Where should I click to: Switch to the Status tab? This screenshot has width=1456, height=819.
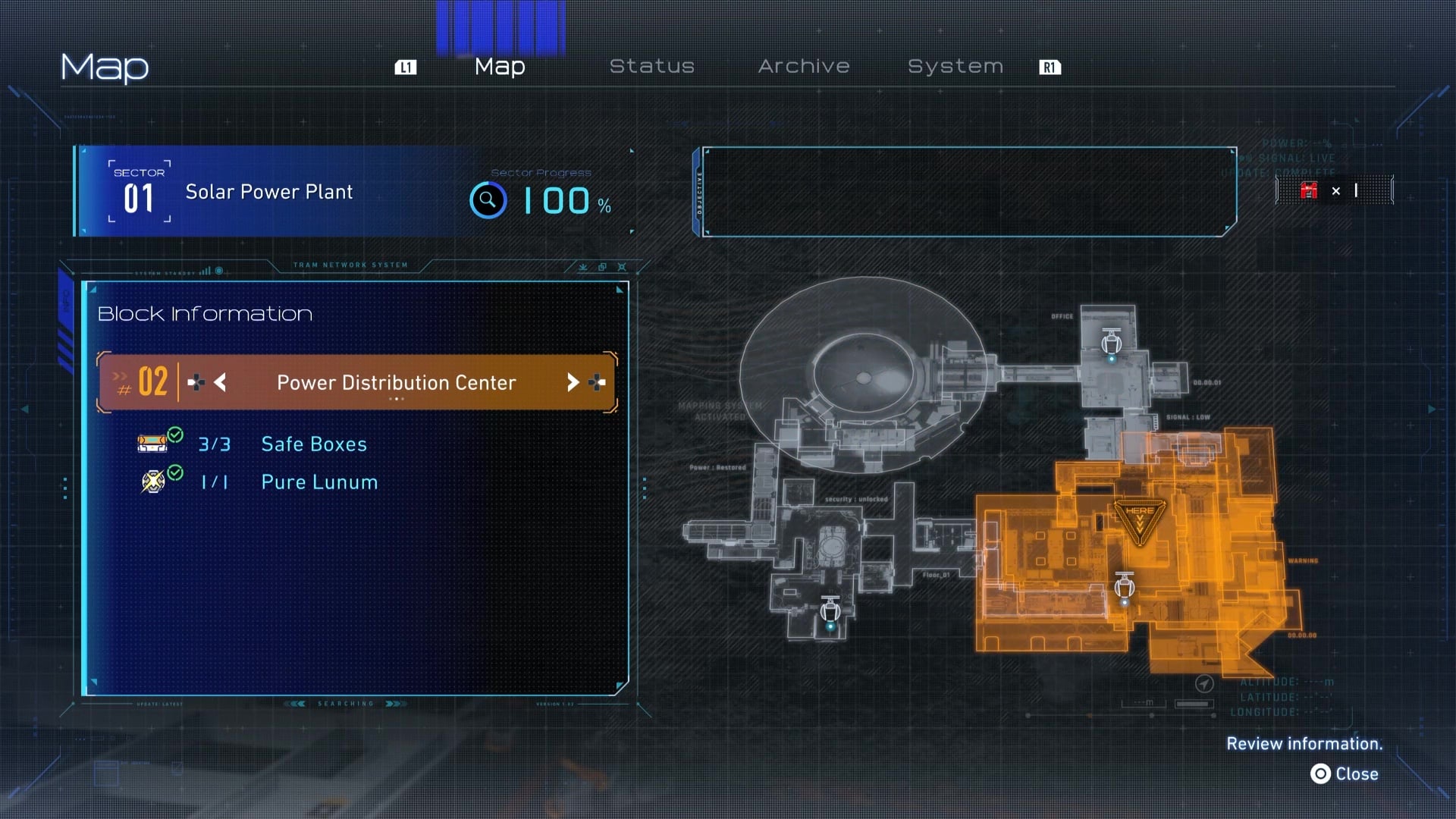[651, 67]
